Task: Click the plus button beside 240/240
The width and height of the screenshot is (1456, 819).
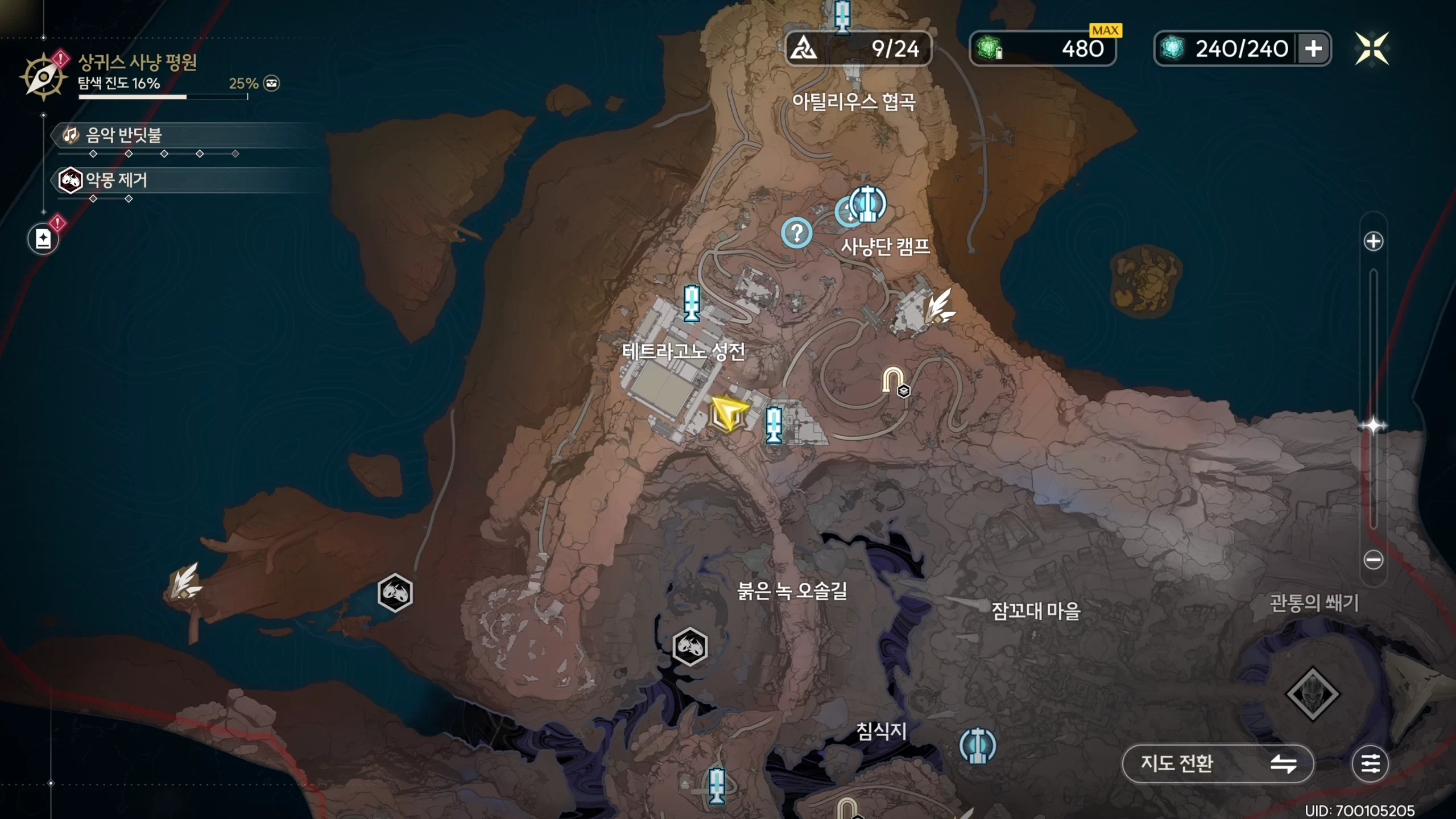Action: [1313, 49]
